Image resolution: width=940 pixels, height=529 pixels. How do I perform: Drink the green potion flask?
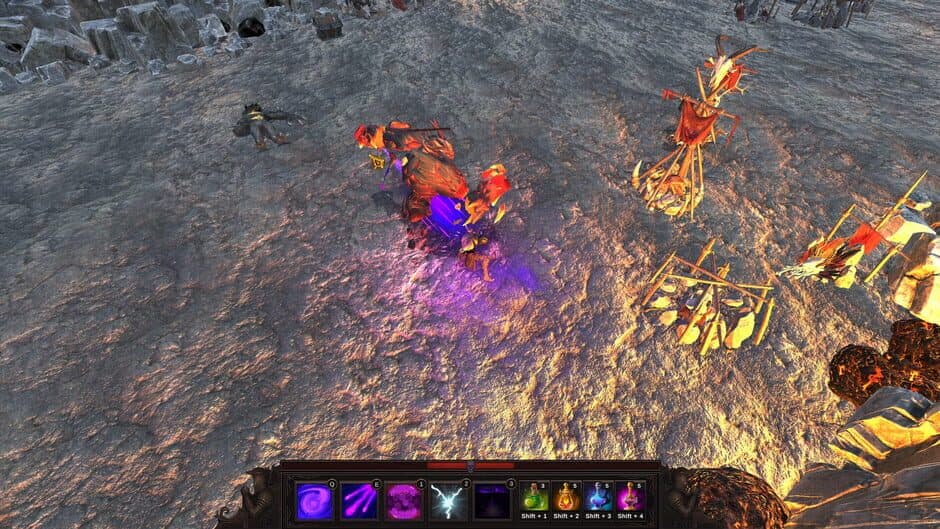(x=535, y=497)
